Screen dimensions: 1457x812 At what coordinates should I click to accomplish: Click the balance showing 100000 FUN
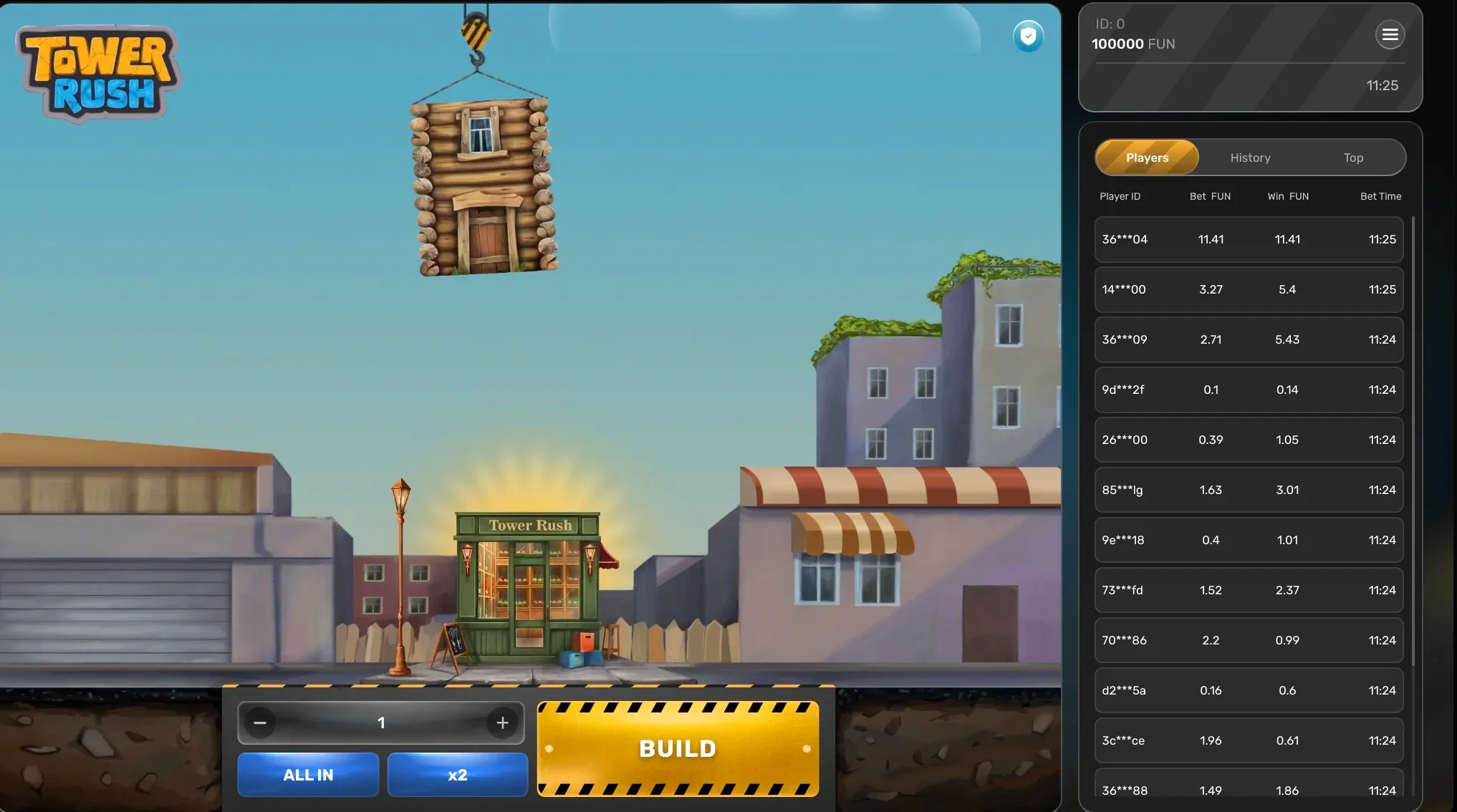(x=1132, y=44)
